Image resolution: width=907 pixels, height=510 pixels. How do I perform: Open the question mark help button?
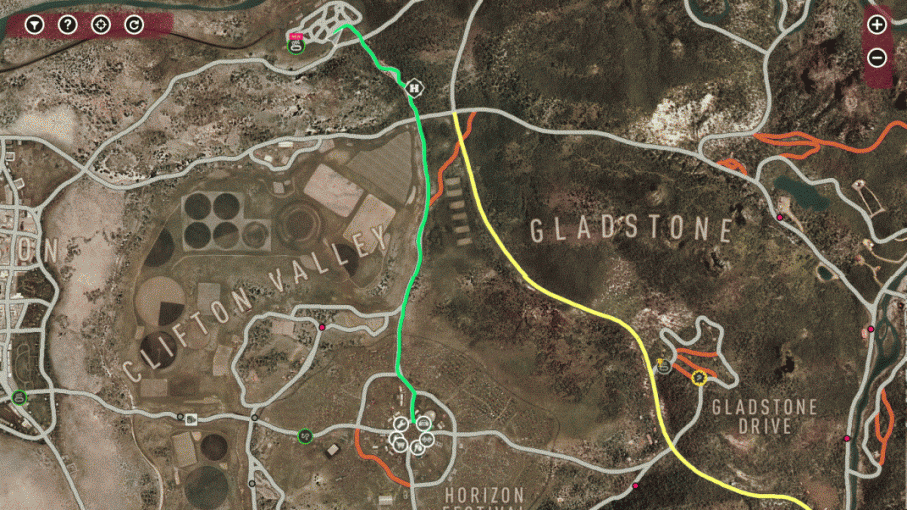[x=67, y=24]
